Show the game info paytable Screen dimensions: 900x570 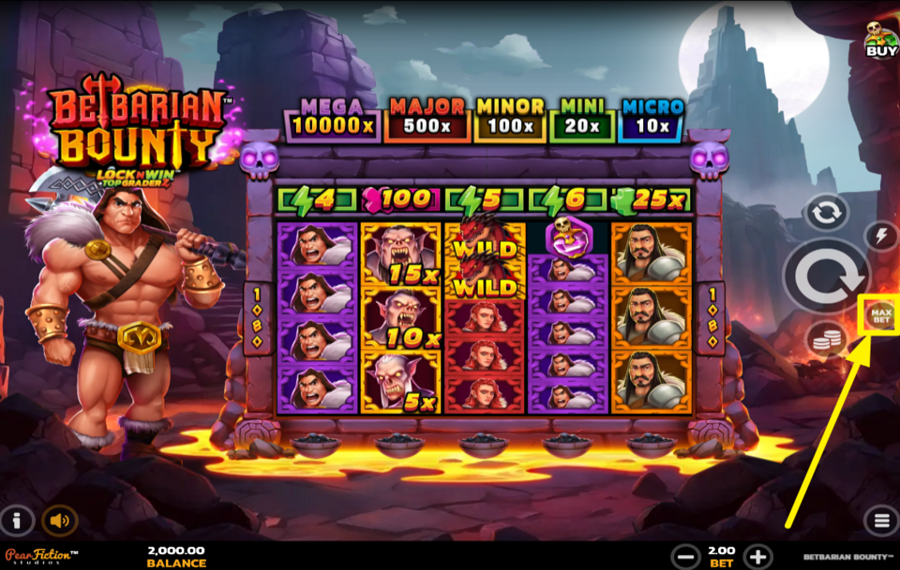17,520
